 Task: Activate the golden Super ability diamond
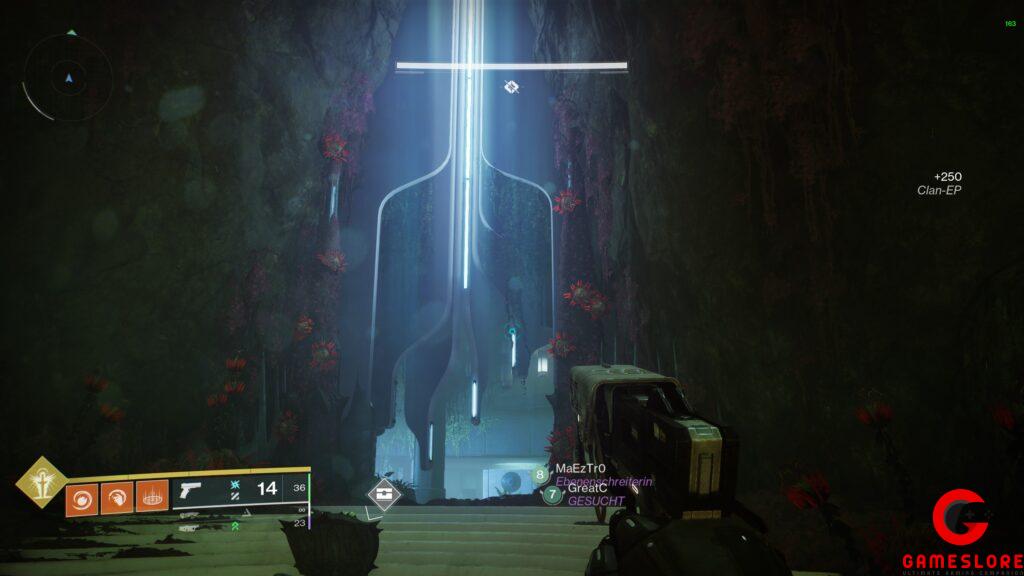click(42, 482)
